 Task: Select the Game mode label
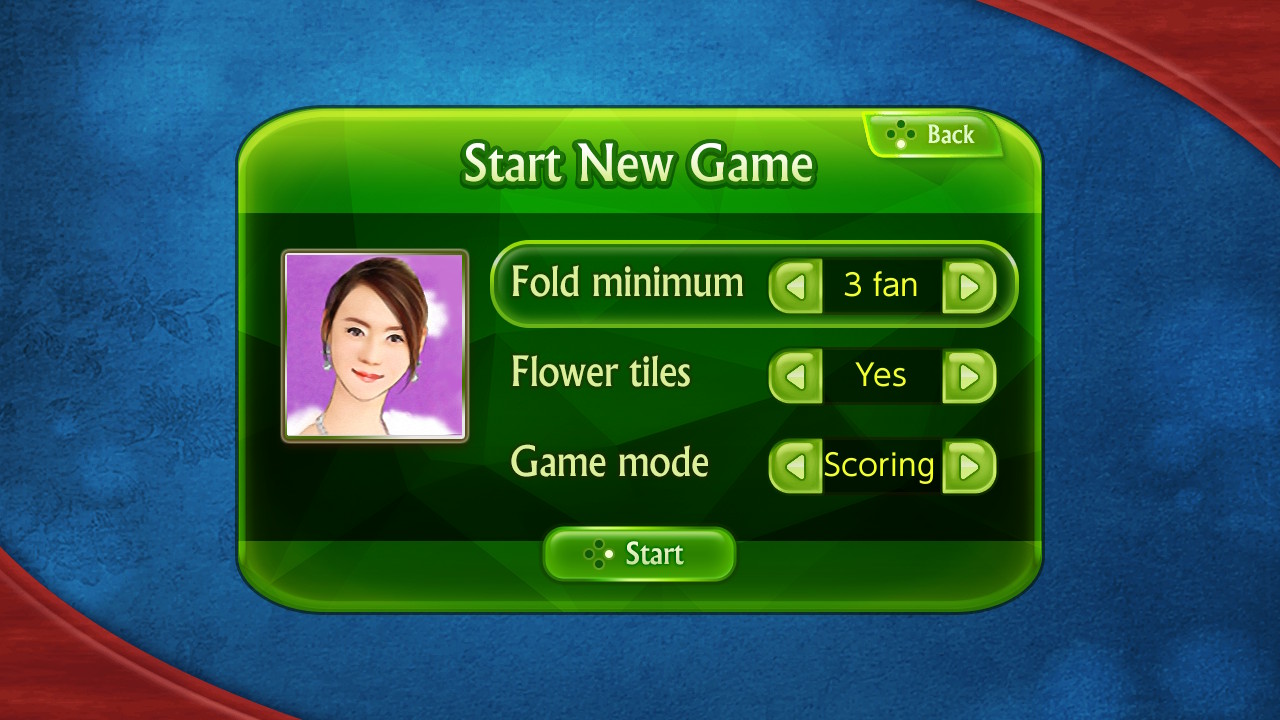click(x=609, y=462)
